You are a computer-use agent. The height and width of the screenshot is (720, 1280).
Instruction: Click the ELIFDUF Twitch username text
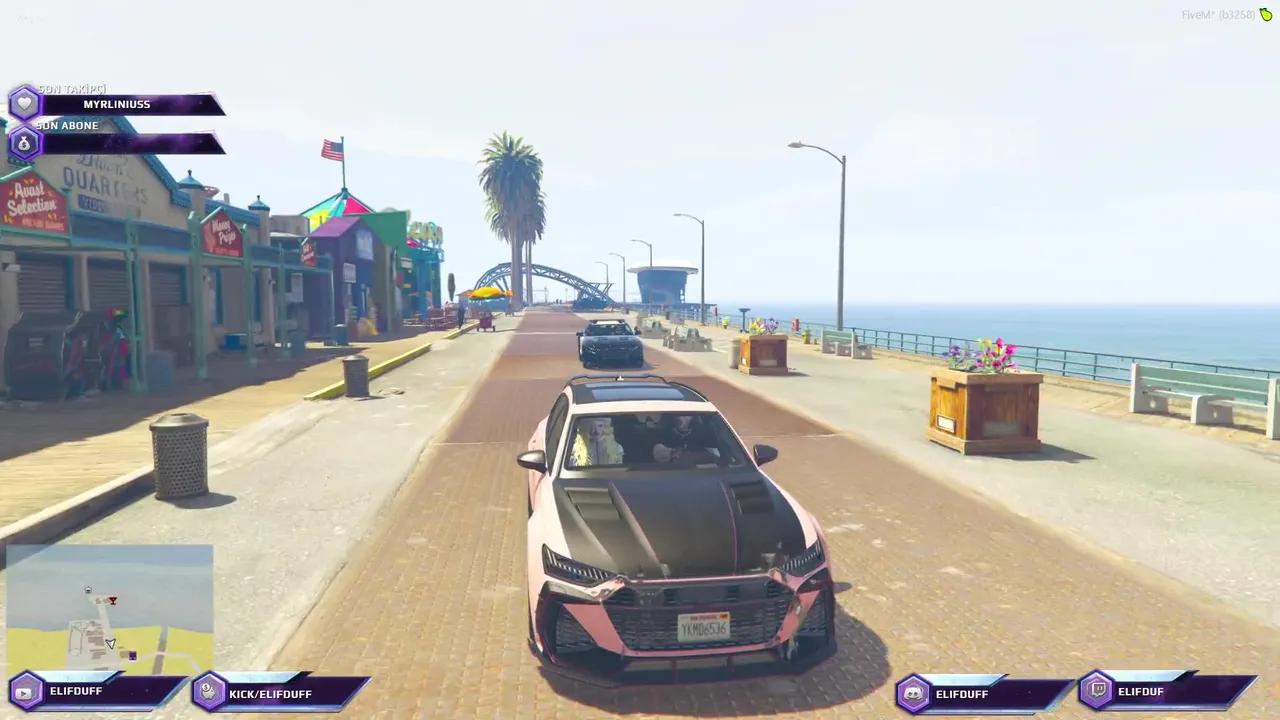[x=1140, y=691]
